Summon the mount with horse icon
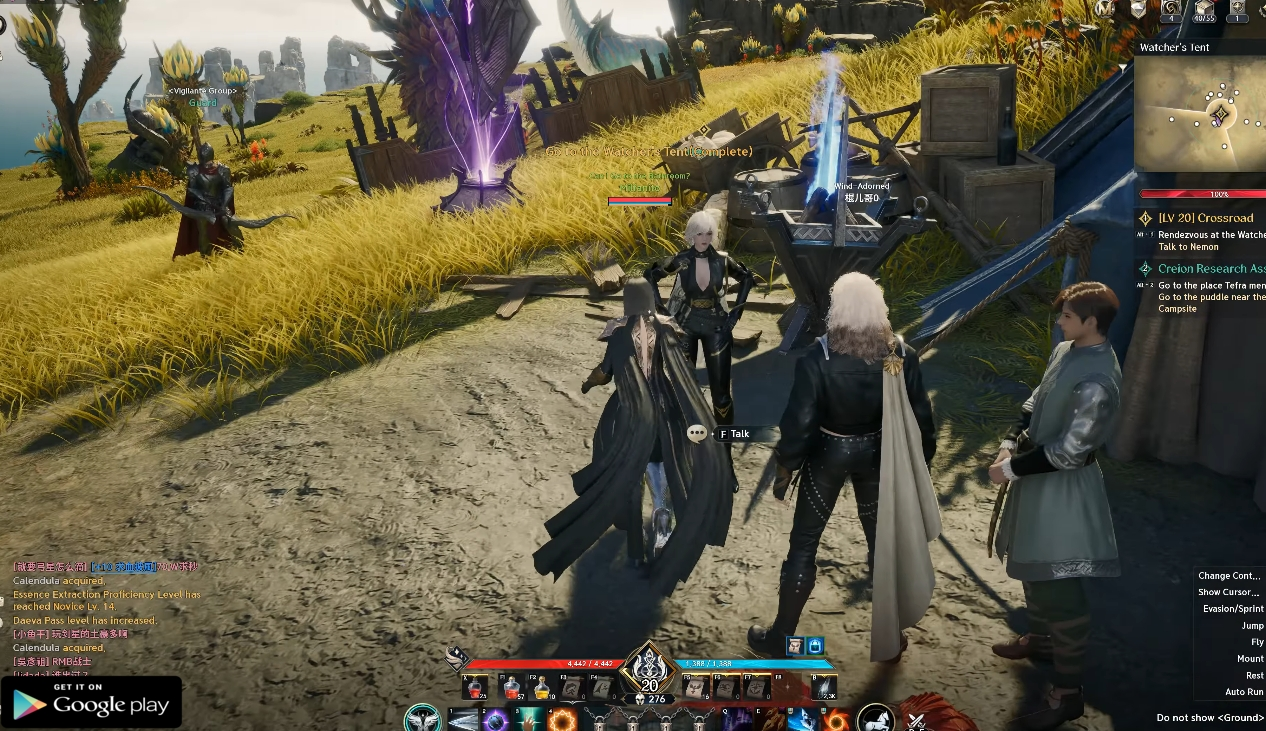The width and height of the screenshot is (1266, 731). 876,719
